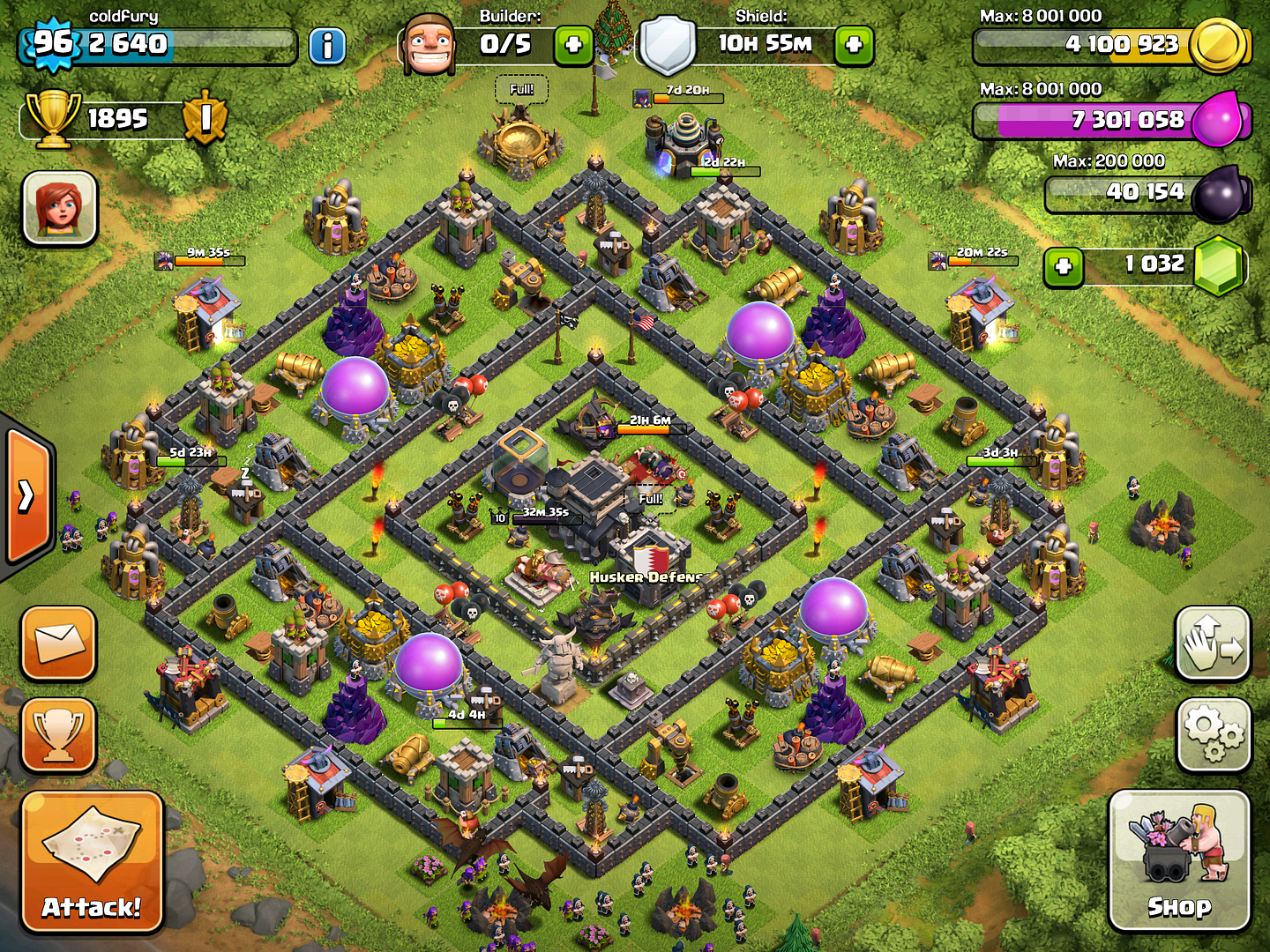Image resolution: width=1270 pixels, height=952 pixels.
Task: Open the settings gears button
Action: (x=1214, y=733)
